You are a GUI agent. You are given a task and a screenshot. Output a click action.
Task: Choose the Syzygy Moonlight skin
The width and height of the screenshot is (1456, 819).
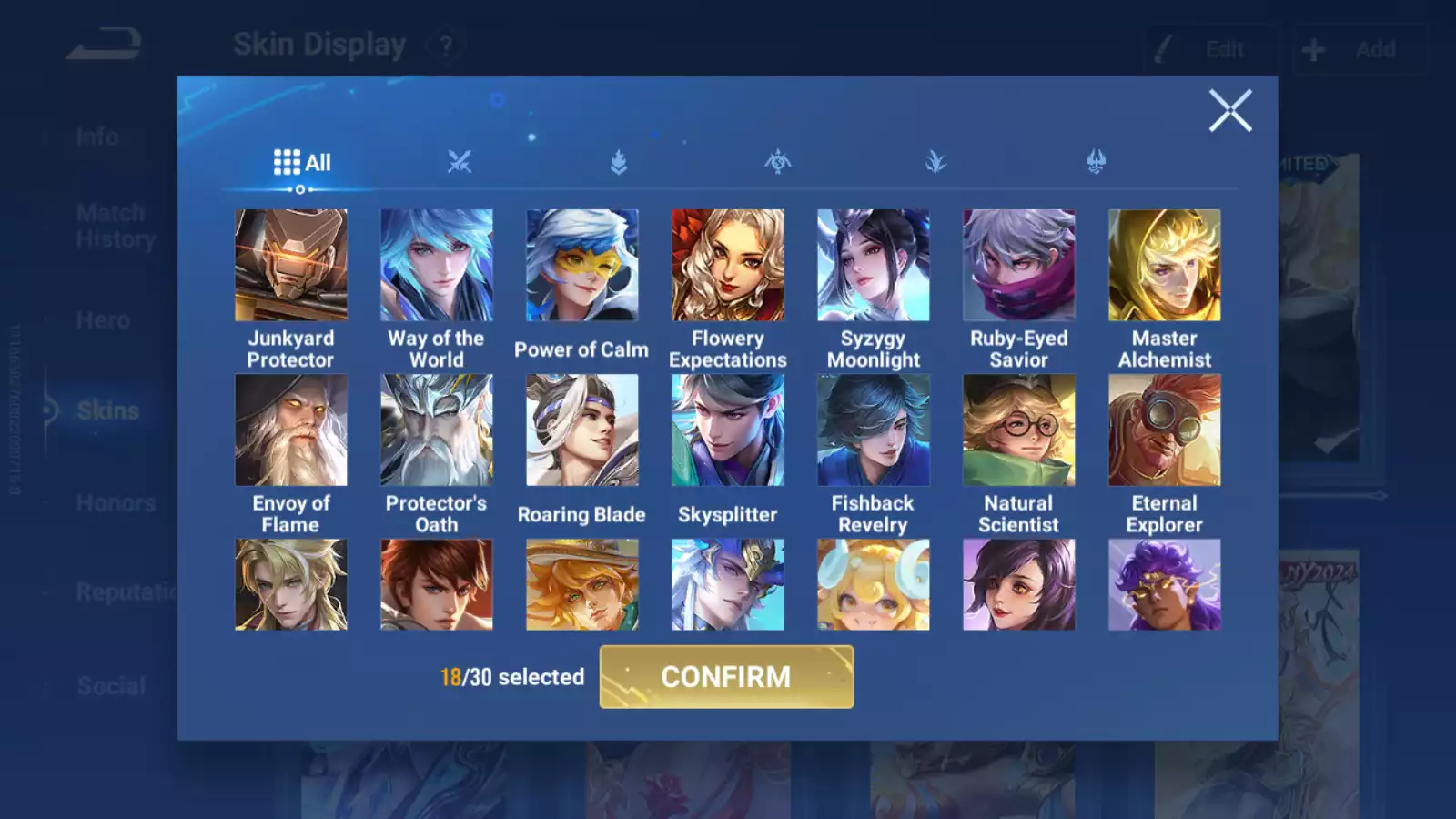pos(874,266)
